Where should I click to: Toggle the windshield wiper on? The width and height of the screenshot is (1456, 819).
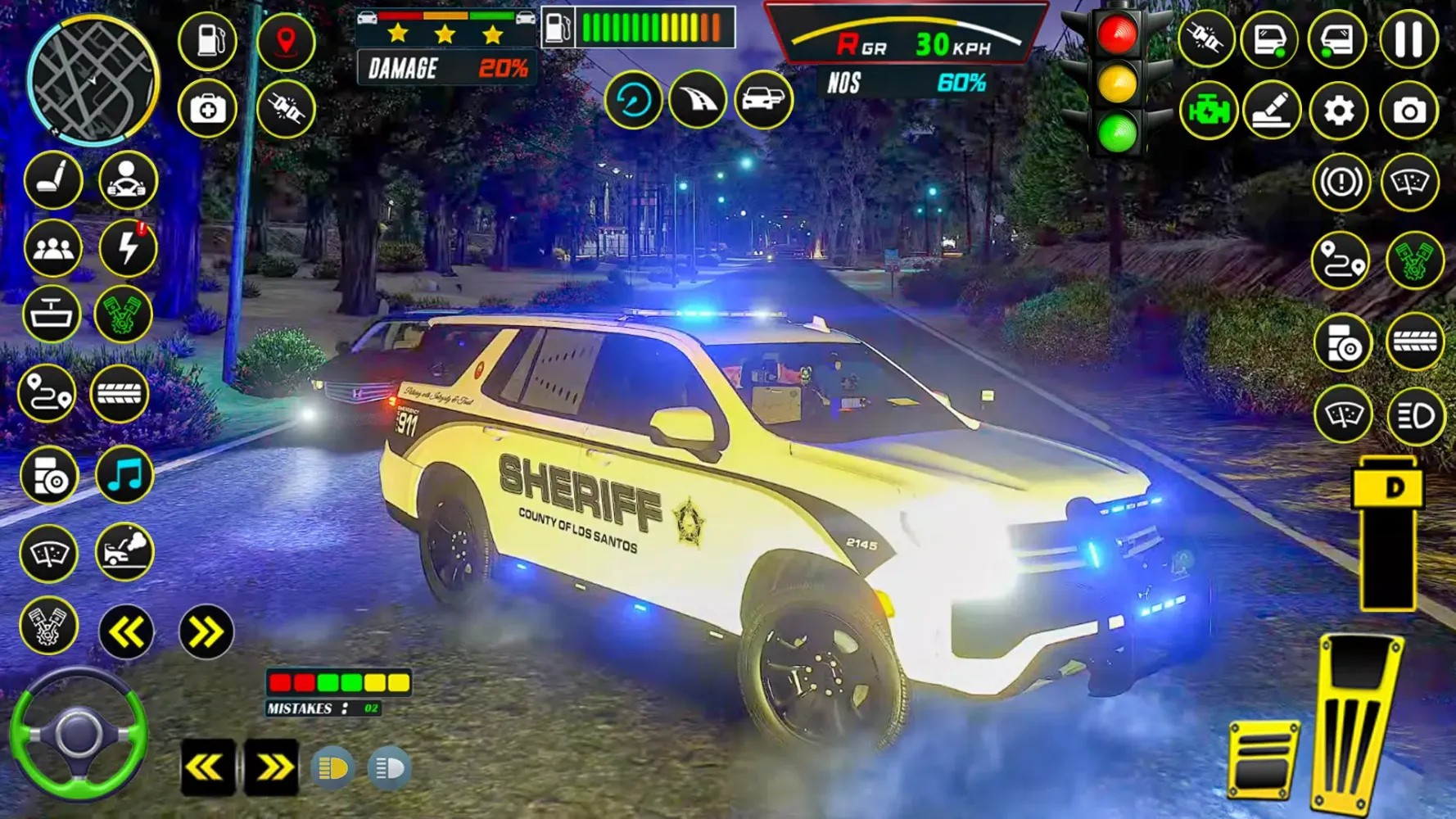(x=50, y=553)
